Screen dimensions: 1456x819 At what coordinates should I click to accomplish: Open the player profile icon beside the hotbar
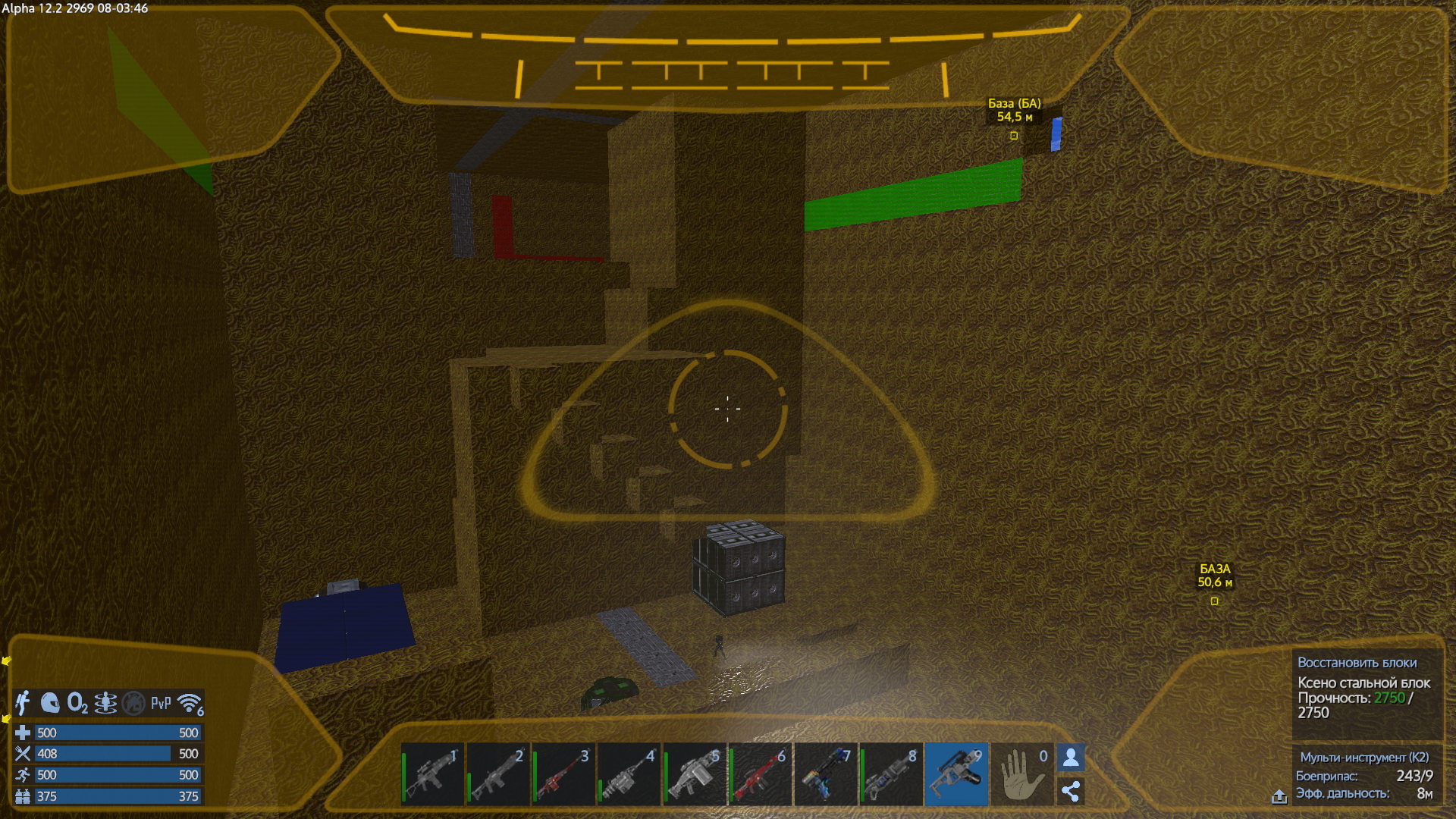[x=1071, y=758]
